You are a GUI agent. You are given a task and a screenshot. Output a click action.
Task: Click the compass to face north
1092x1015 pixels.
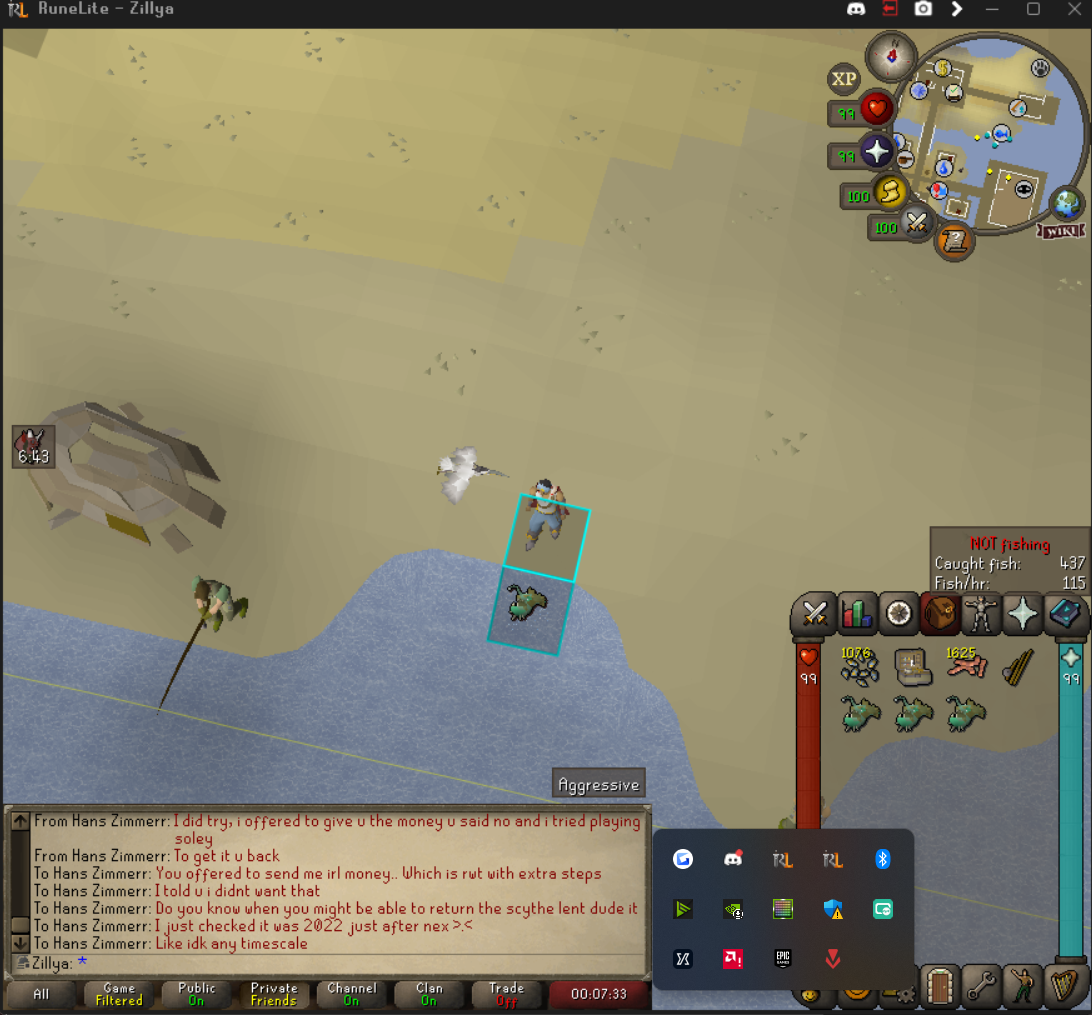click(890, 53)
